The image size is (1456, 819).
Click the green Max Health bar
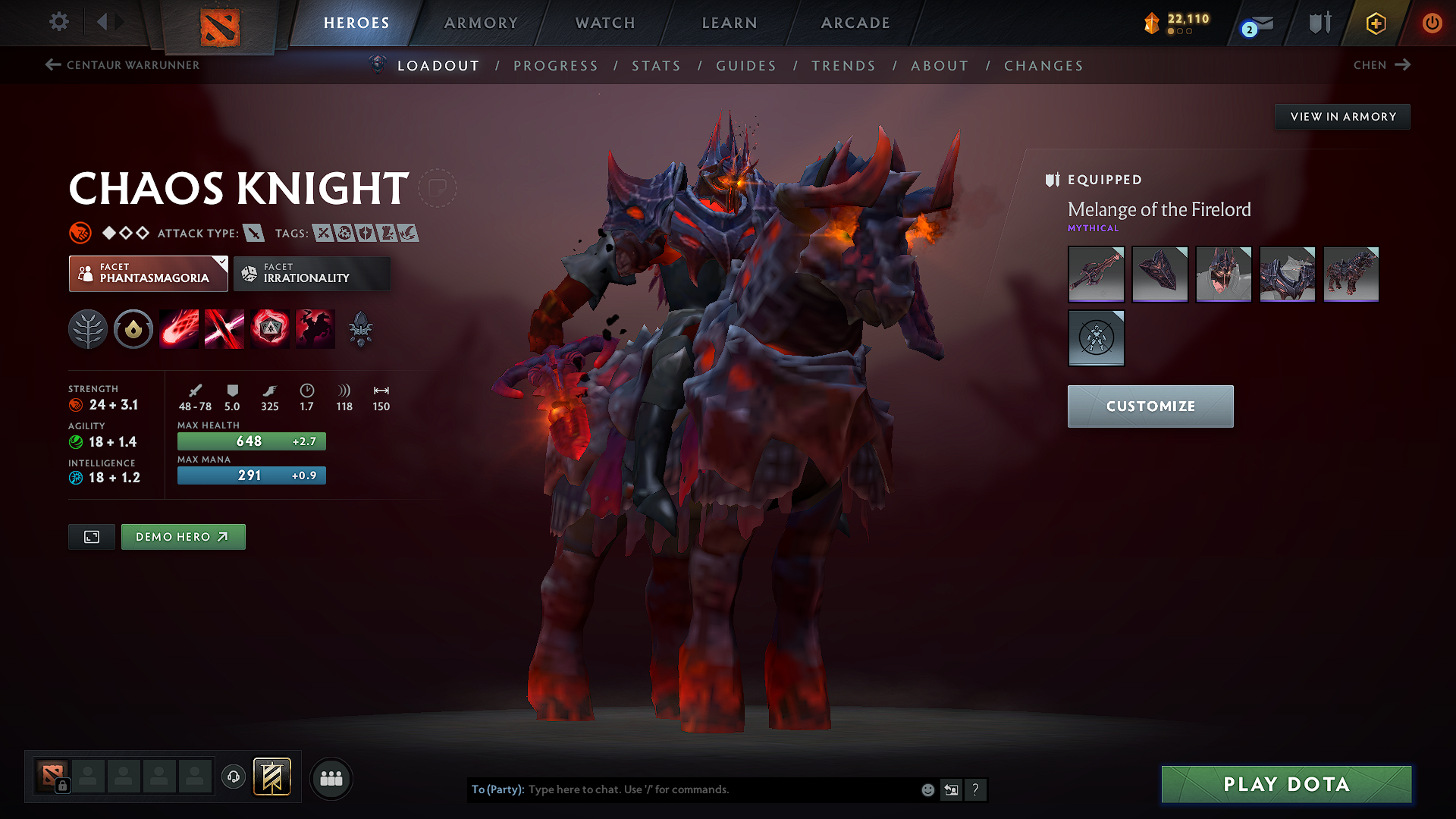tap(251, 441)
